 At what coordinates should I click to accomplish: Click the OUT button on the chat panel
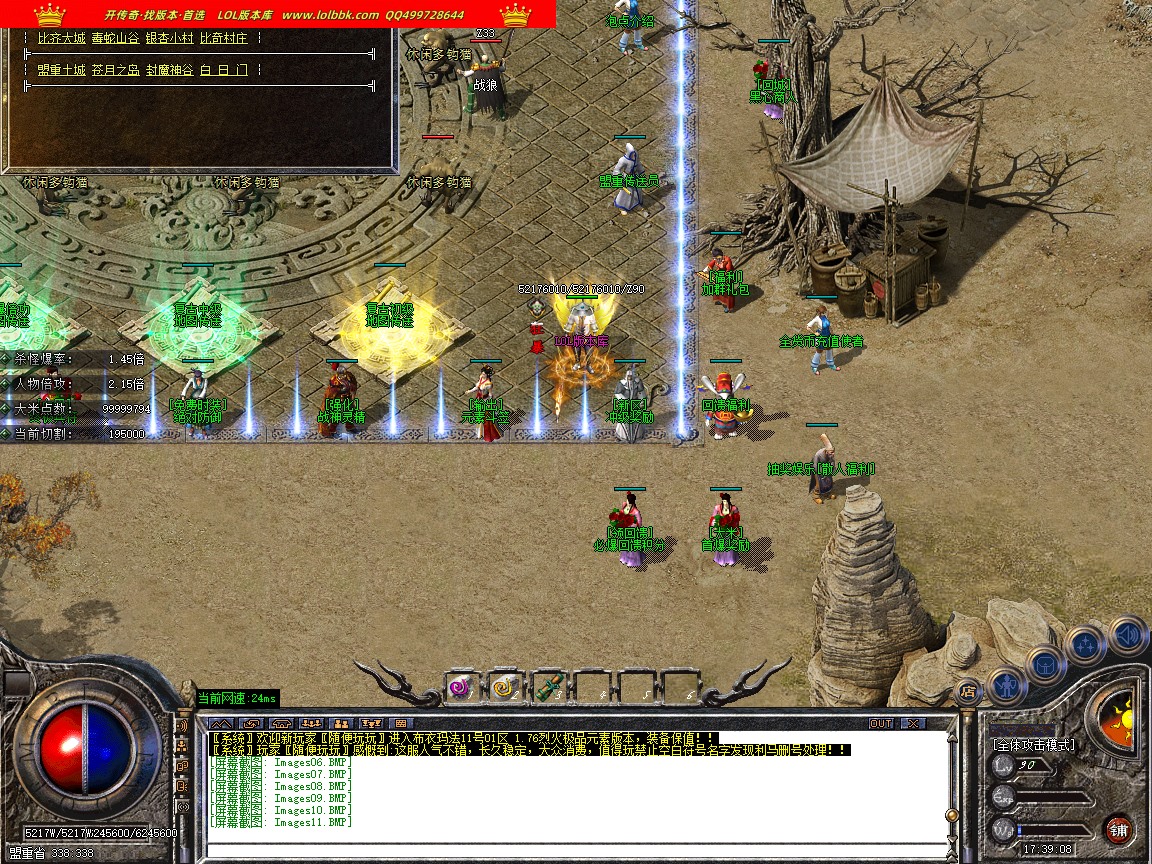pyautogui.click(x=881, y=723)
